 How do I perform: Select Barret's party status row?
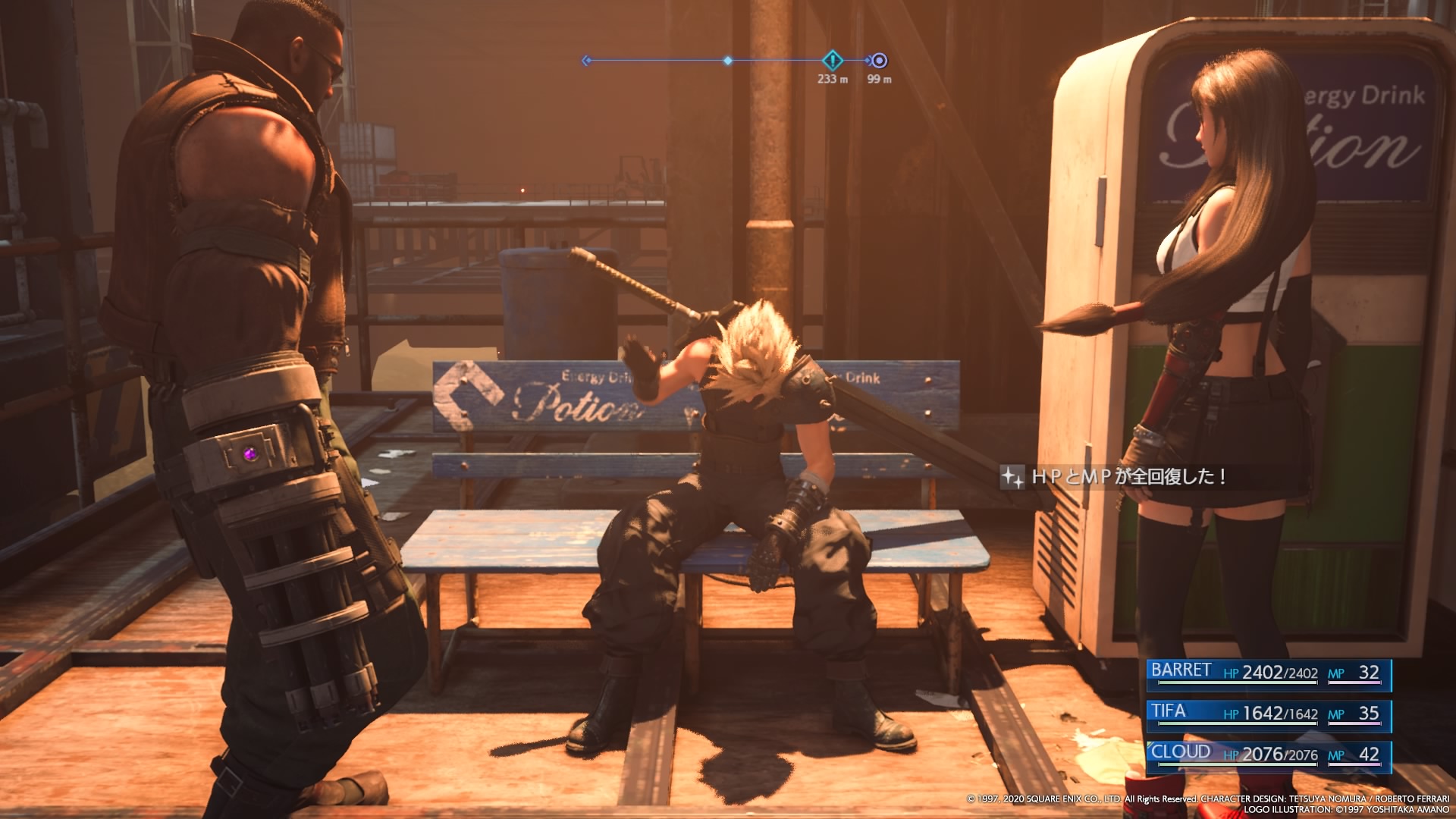click(x=1268, y=673)
